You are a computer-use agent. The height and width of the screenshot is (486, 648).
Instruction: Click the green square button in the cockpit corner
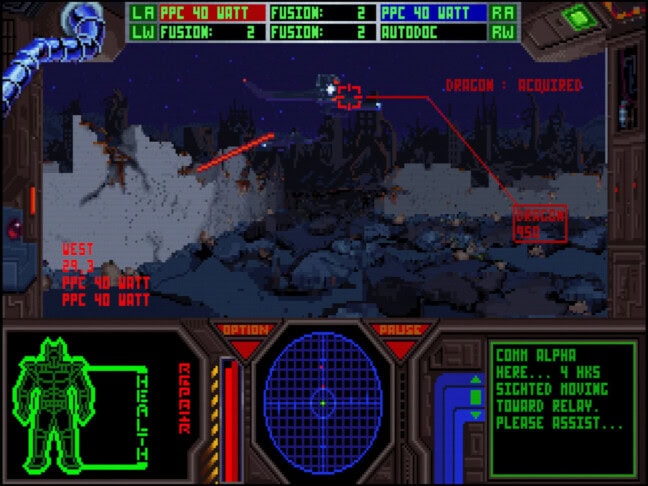[x=575, y=18]
